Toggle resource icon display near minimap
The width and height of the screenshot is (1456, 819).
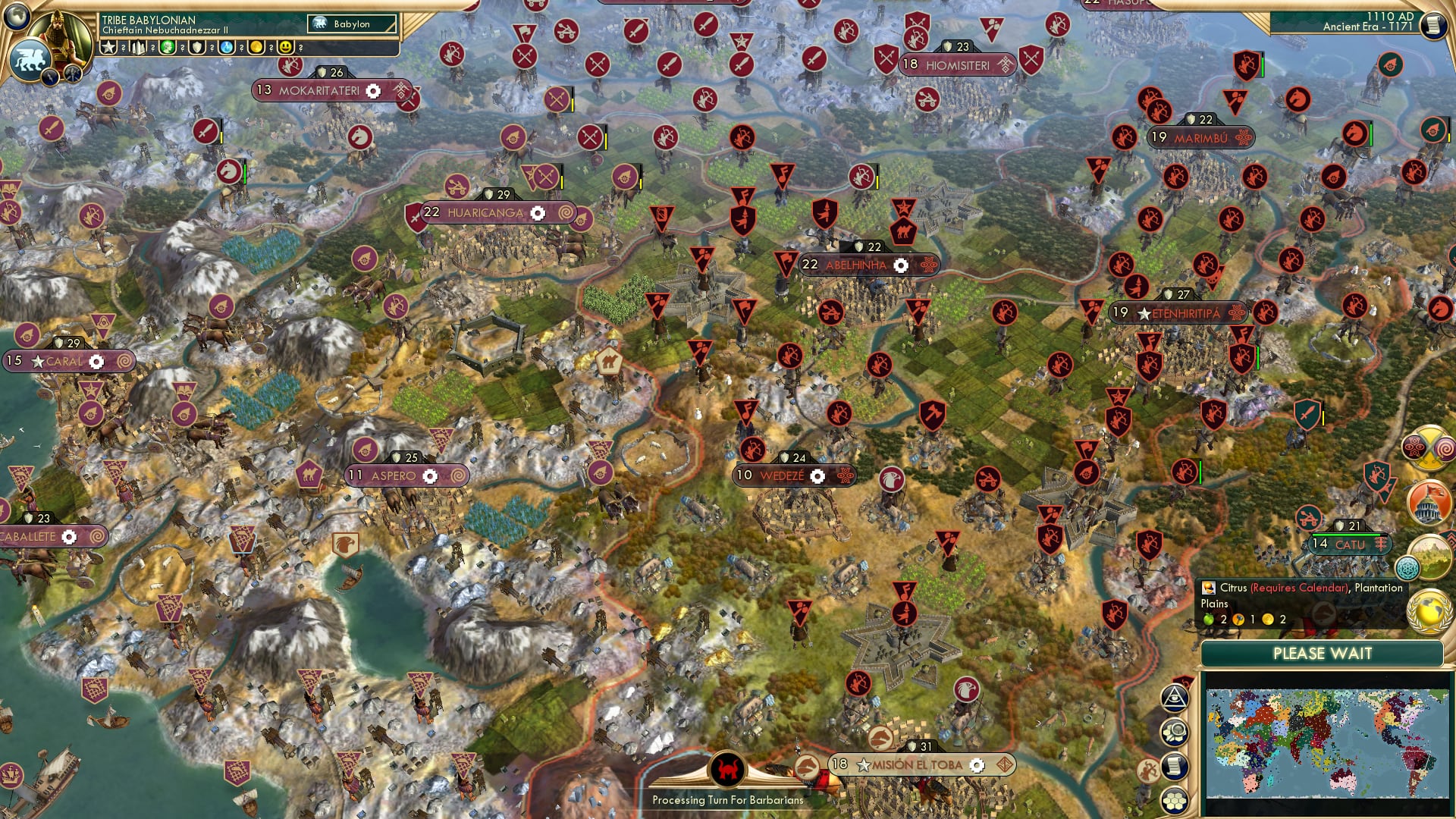[x=1173, y=732]
